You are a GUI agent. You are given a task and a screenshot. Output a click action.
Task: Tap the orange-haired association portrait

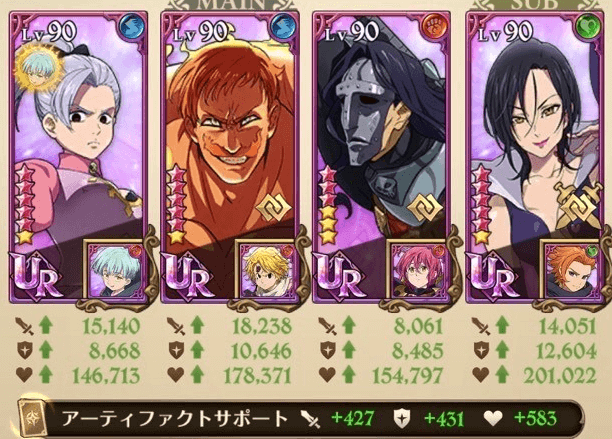click(x=569, y=272)
